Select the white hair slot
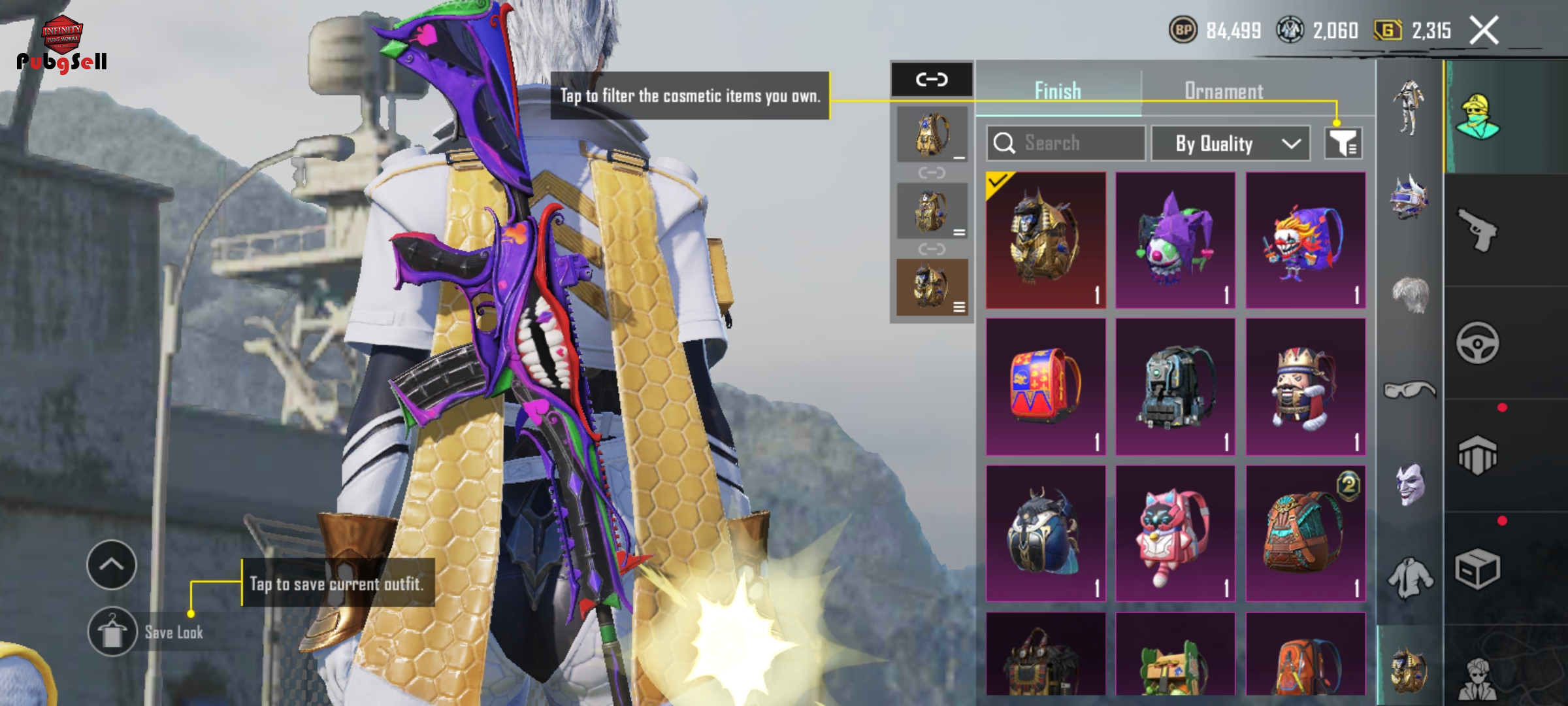Screen dimensions: 1568x706 (1410, 295)
